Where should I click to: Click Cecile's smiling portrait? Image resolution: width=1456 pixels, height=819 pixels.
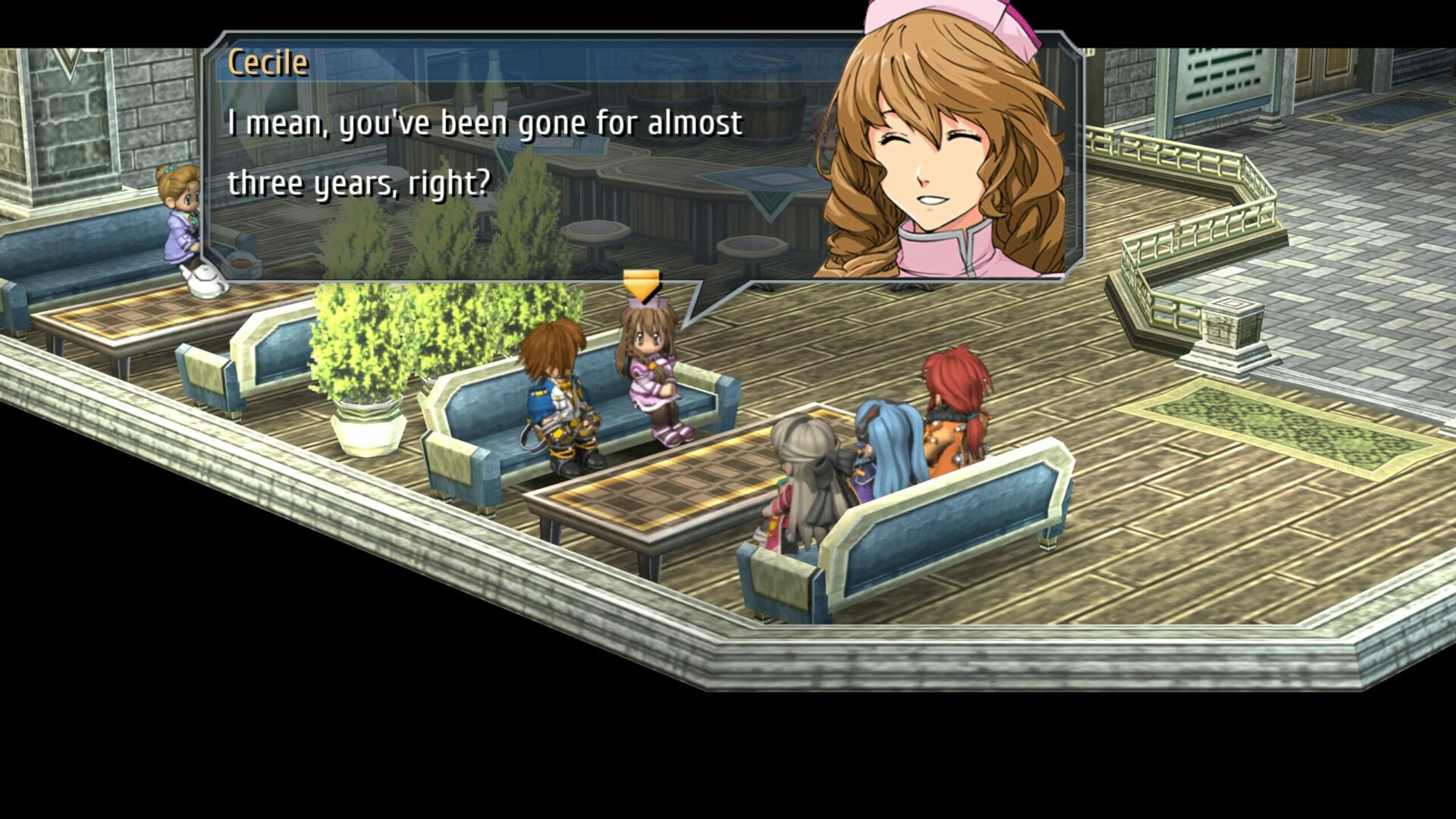coord(933,152)
